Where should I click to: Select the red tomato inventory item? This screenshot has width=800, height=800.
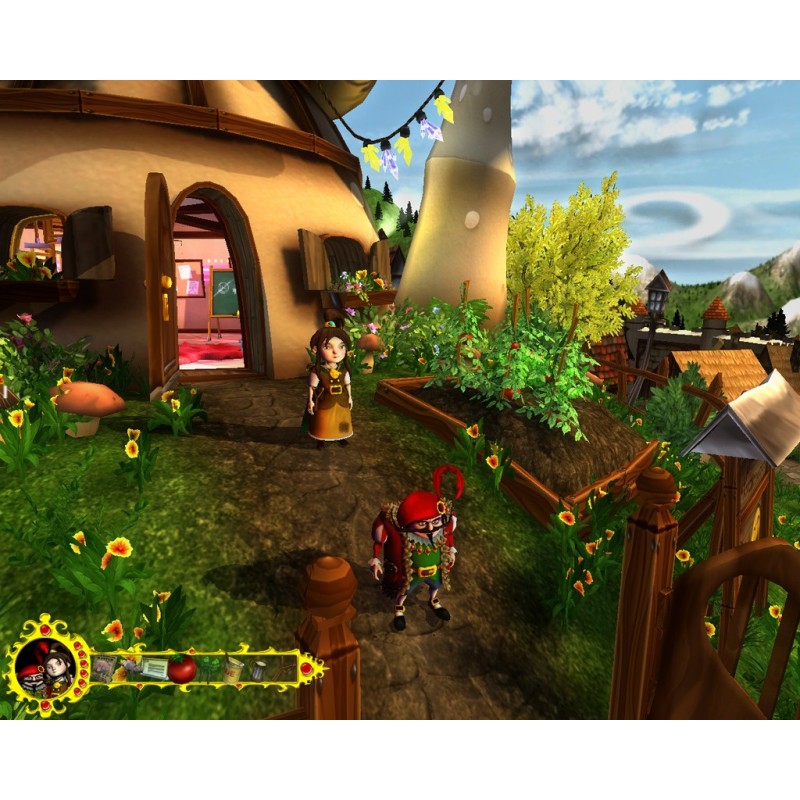point(182,668)
